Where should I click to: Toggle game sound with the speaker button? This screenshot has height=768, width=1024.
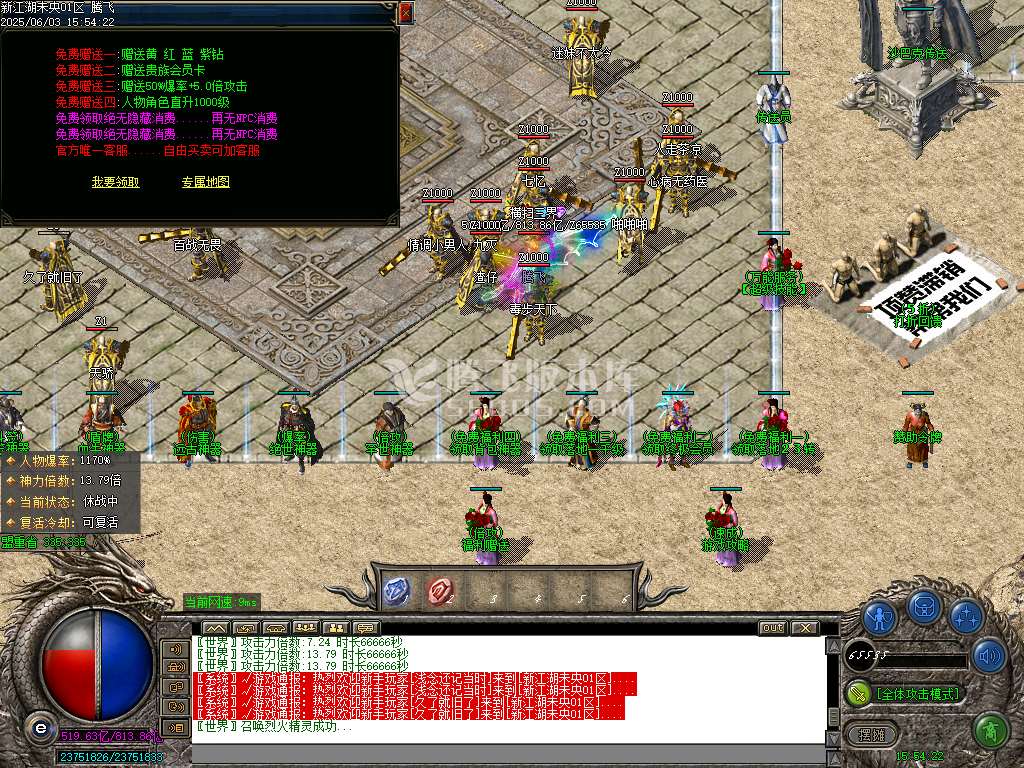[989, 656]
